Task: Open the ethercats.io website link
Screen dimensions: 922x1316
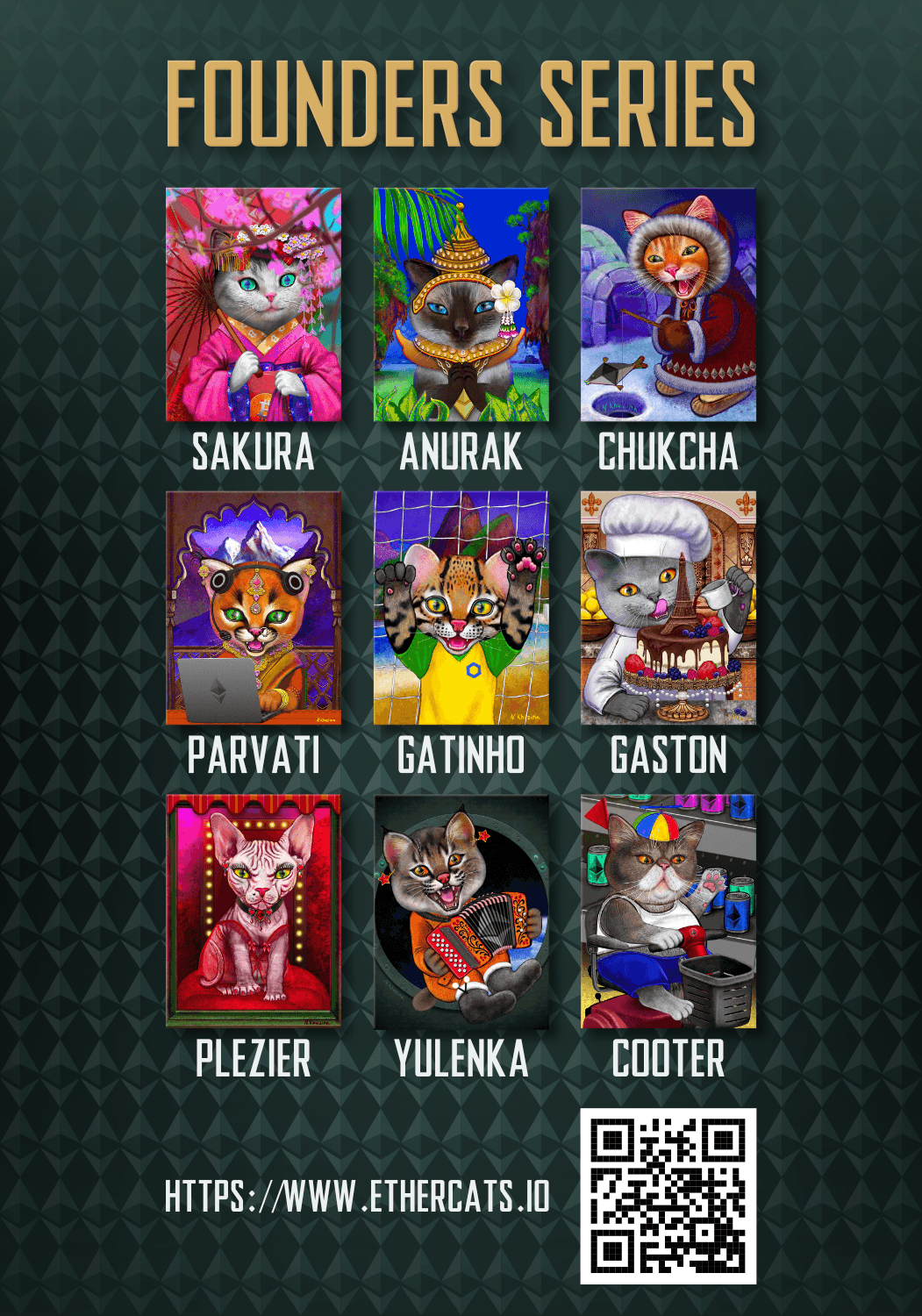Action: point(357,1196)
